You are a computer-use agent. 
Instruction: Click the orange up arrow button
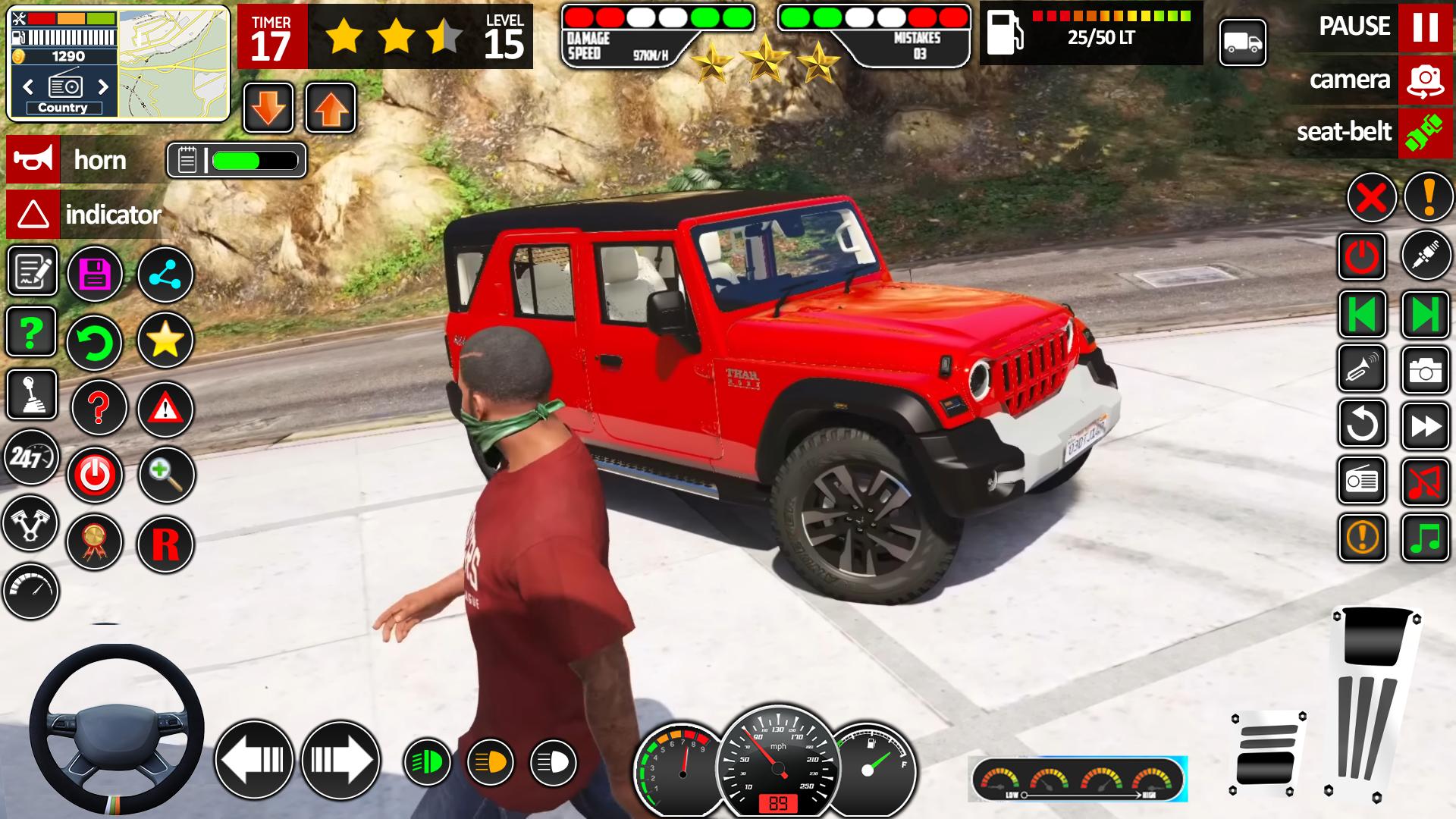331,108
